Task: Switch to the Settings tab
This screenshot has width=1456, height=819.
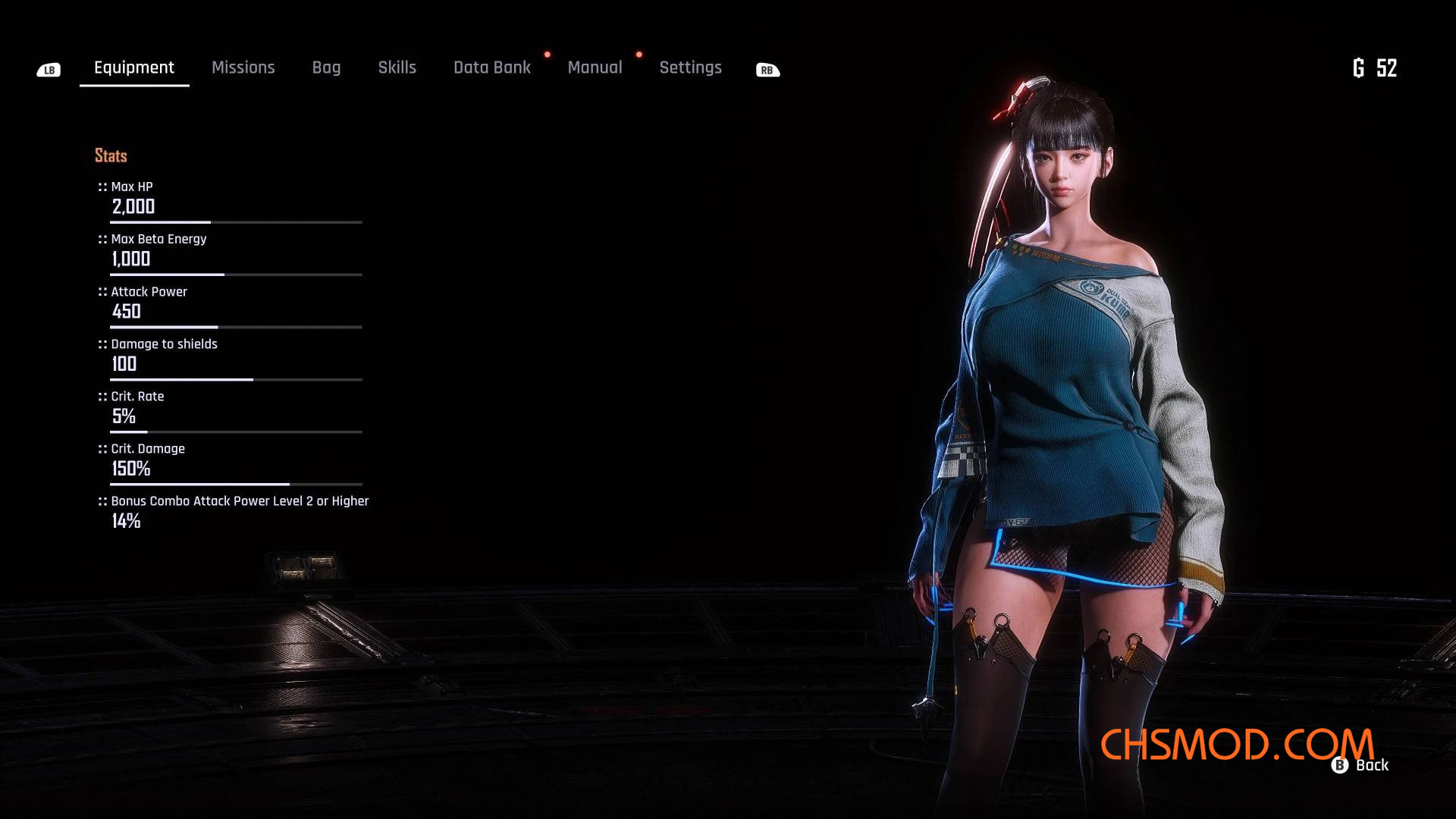Action: 690,67
